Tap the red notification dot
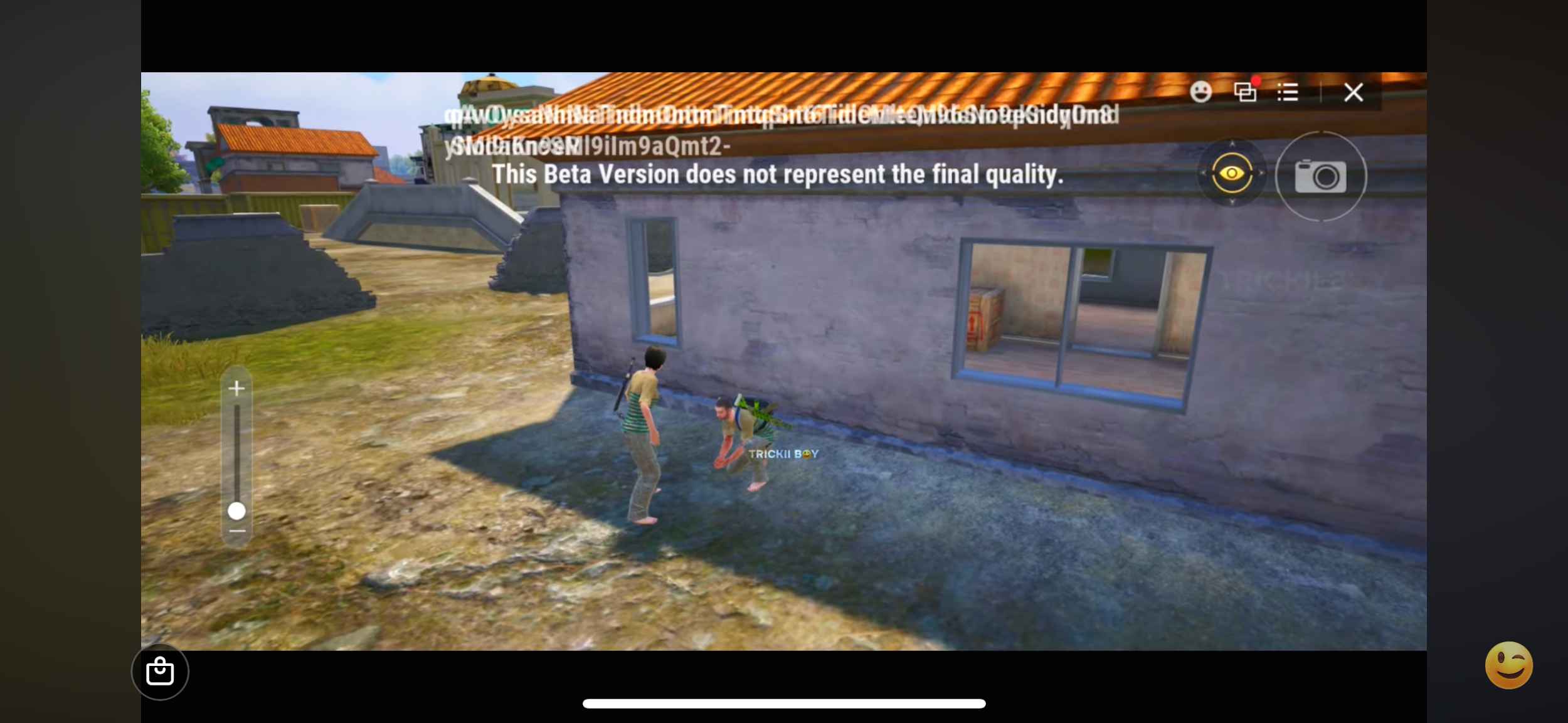This screenshot has width=1568, height=723. [1257, 80]
